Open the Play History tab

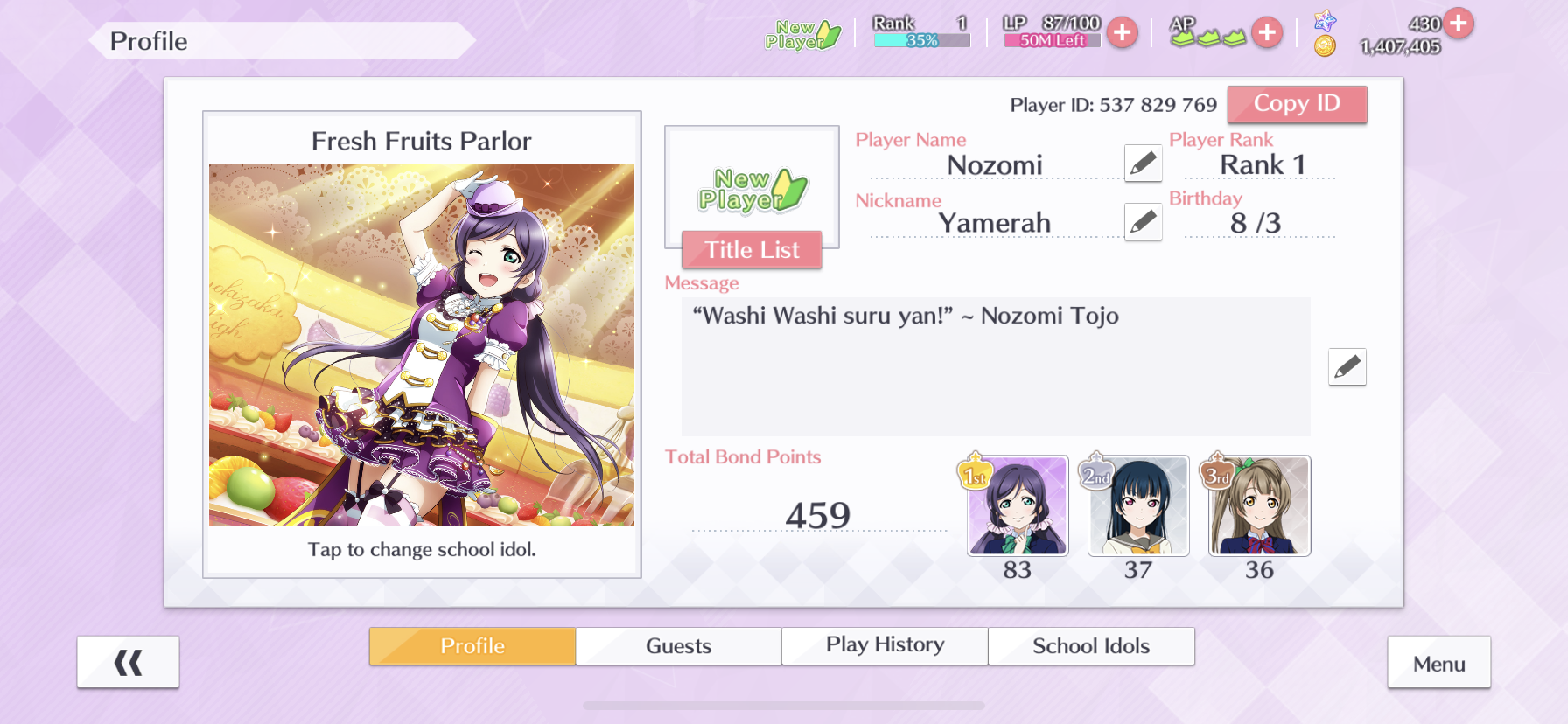click(x=885, y=646)
